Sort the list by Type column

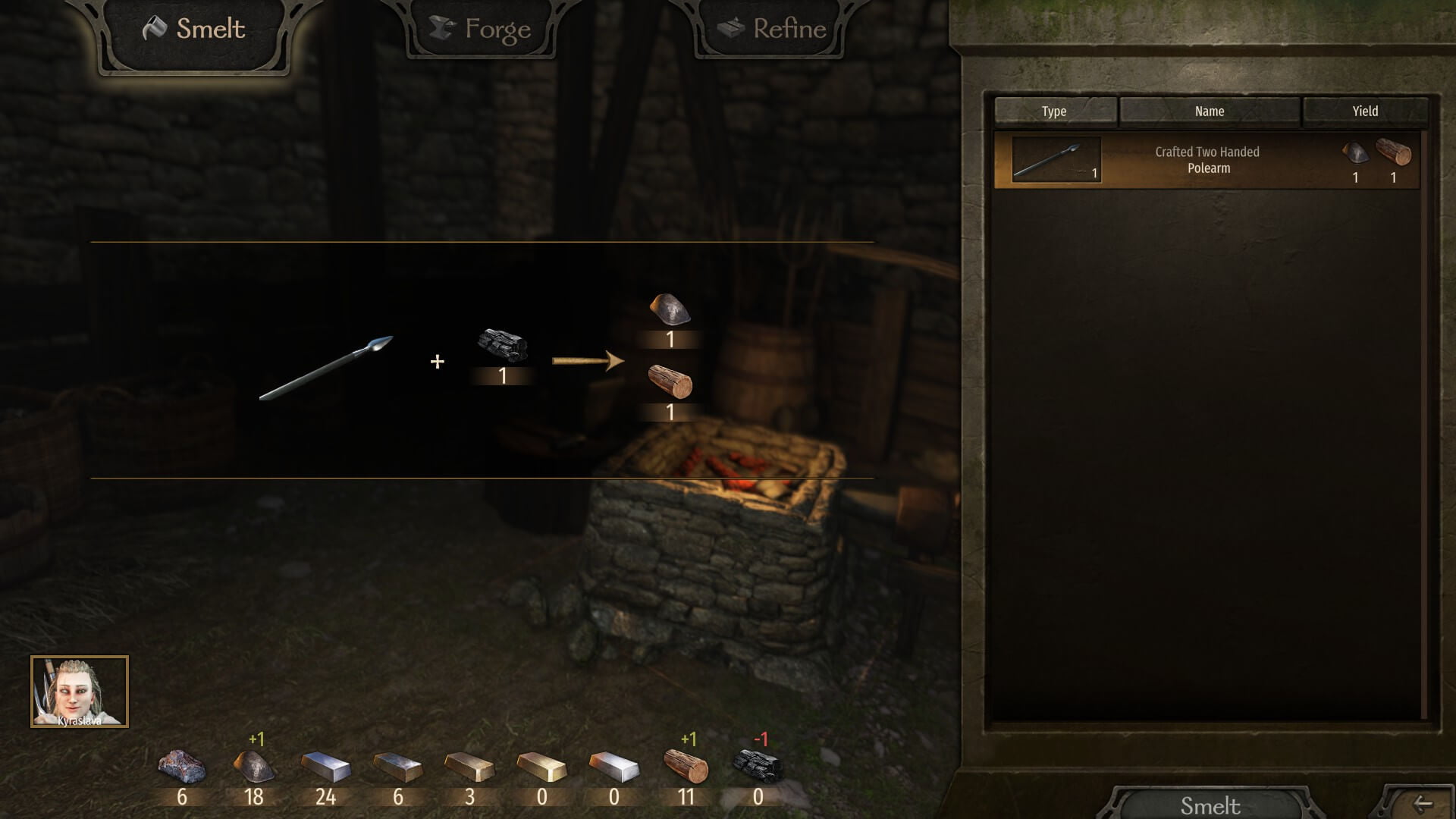point(1054,111)
